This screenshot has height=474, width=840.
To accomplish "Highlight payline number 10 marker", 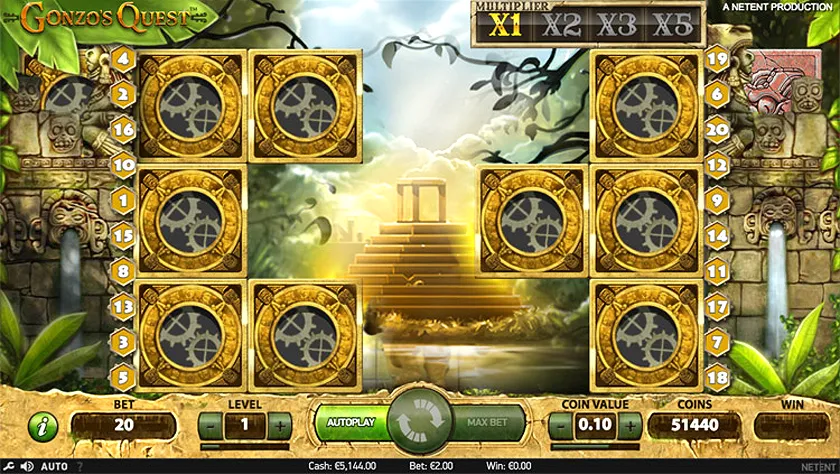I will [x=125, y=163].
